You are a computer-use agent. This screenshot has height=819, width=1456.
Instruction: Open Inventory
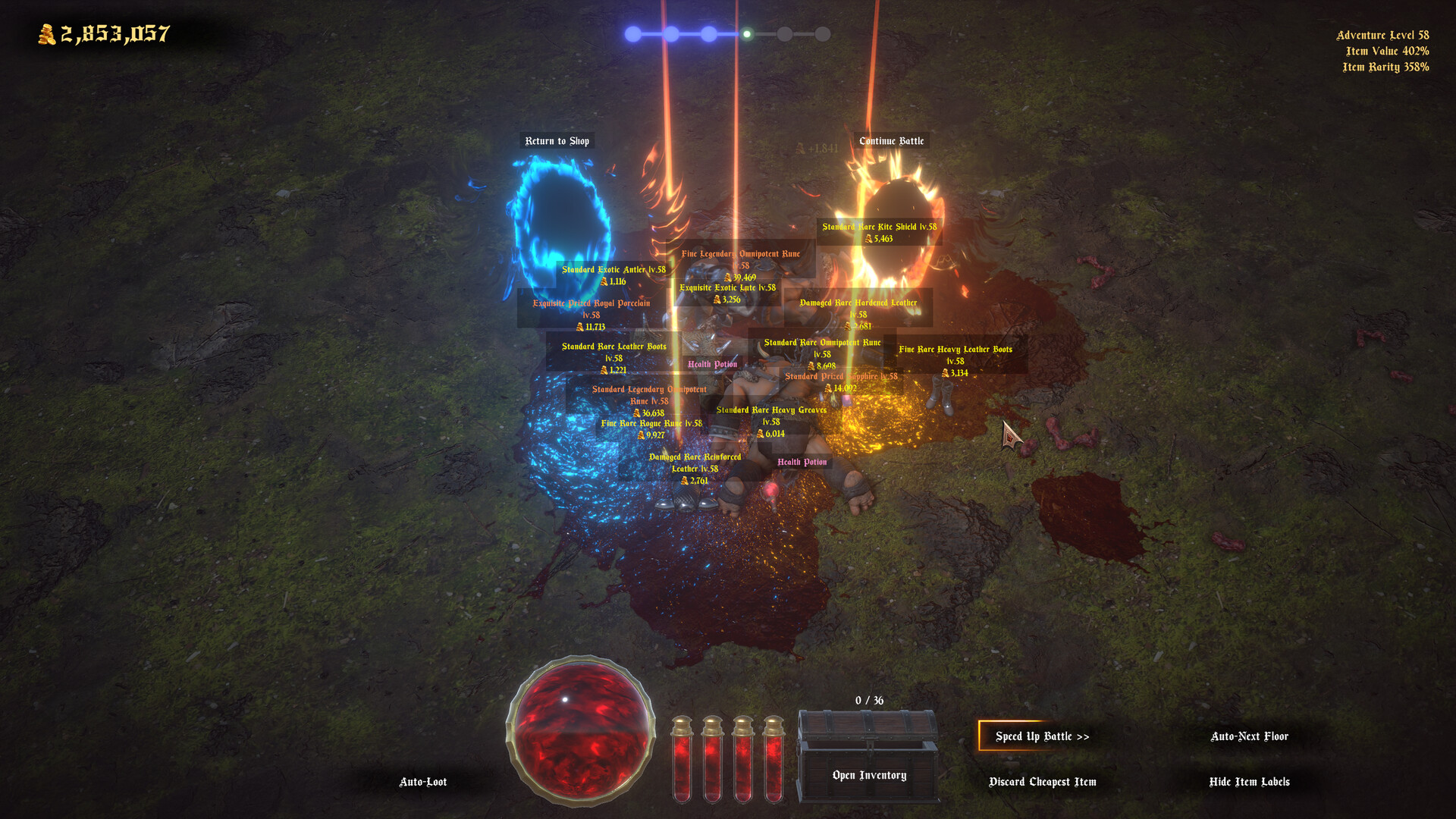pos(869,775)
